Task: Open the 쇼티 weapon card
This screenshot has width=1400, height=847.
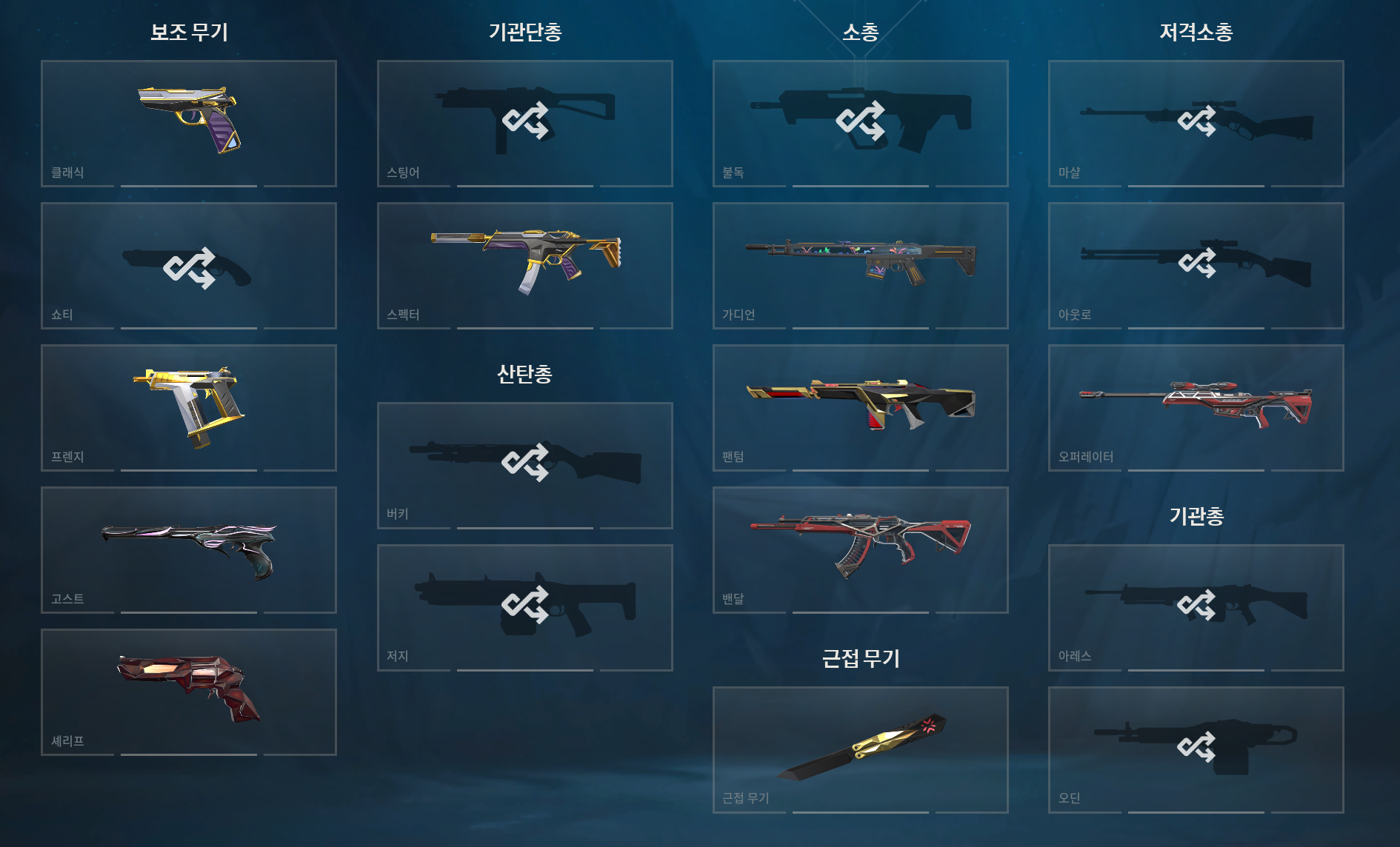Action: 189,265
